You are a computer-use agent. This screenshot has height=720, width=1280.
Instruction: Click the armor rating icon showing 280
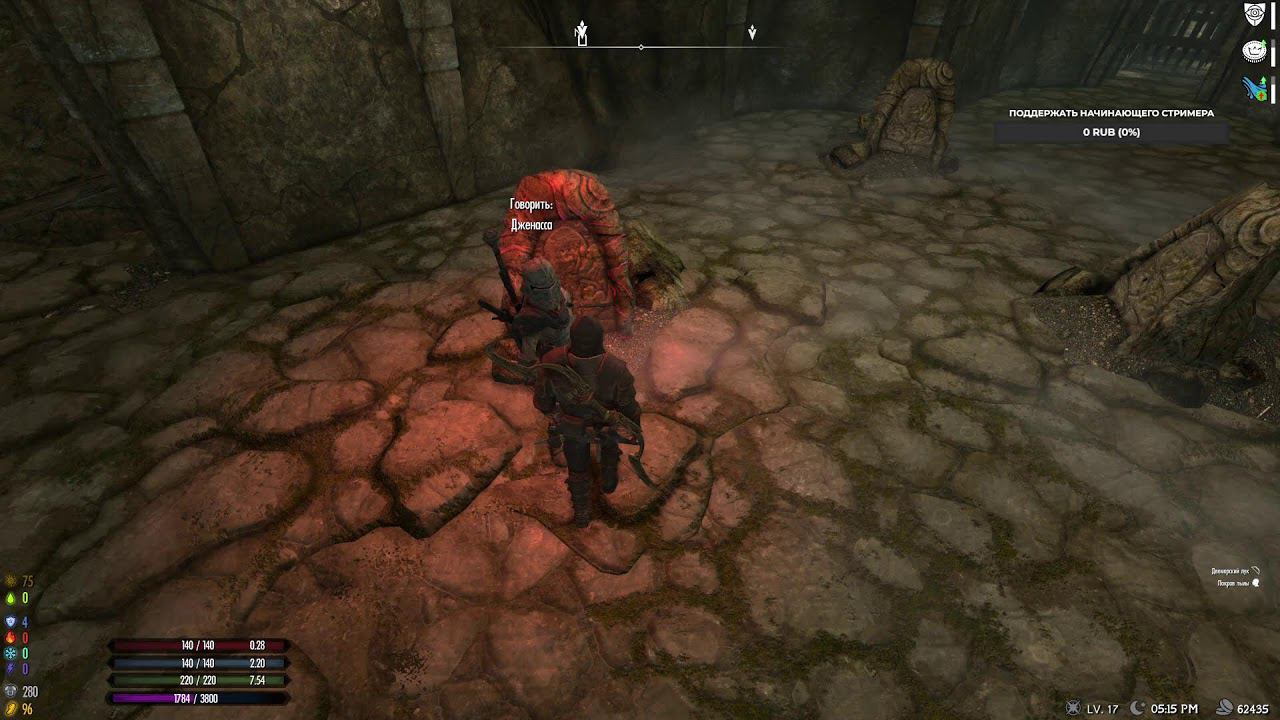[x=10, y=690]
